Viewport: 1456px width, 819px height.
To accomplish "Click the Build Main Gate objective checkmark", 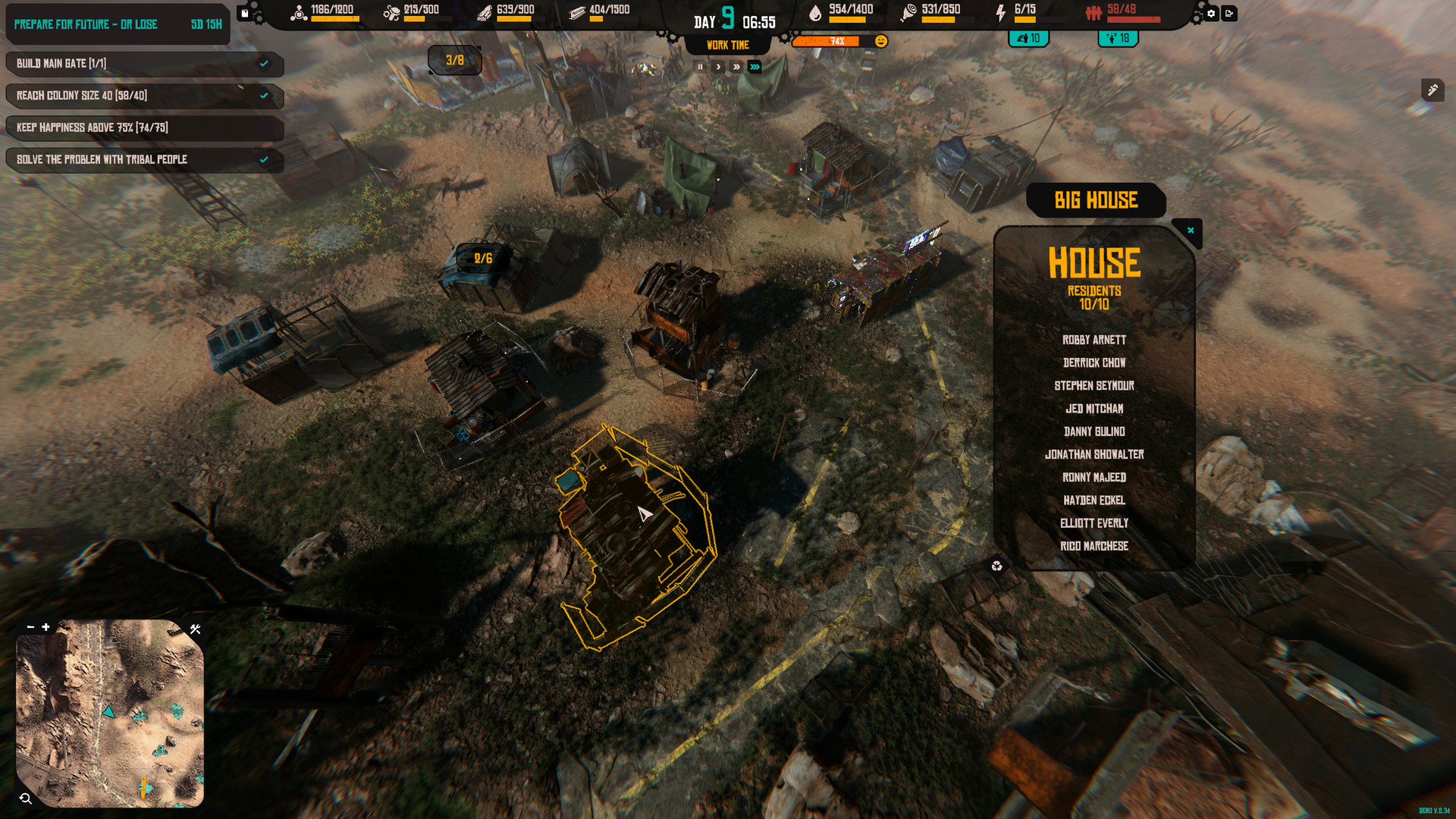I will (x=265, y=64).
